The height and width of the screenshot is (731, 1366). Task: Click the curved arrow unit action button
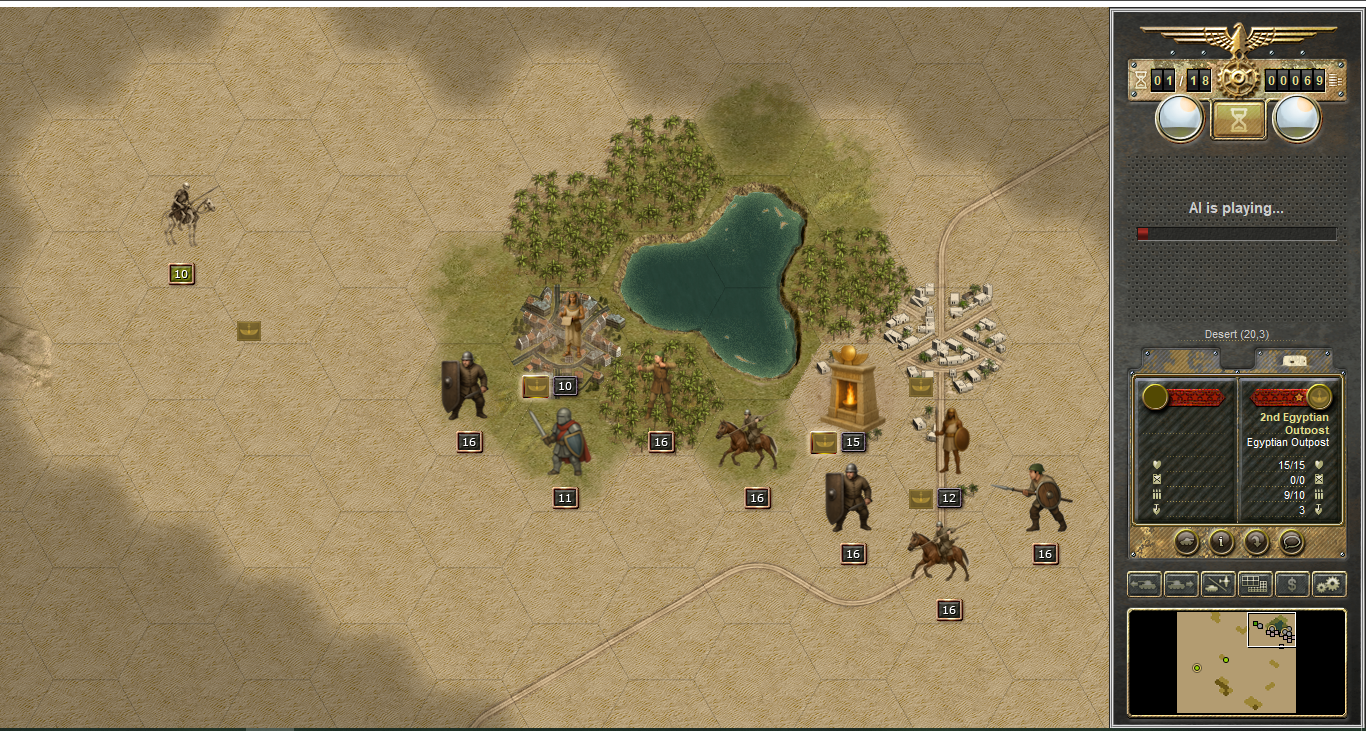1256,541
